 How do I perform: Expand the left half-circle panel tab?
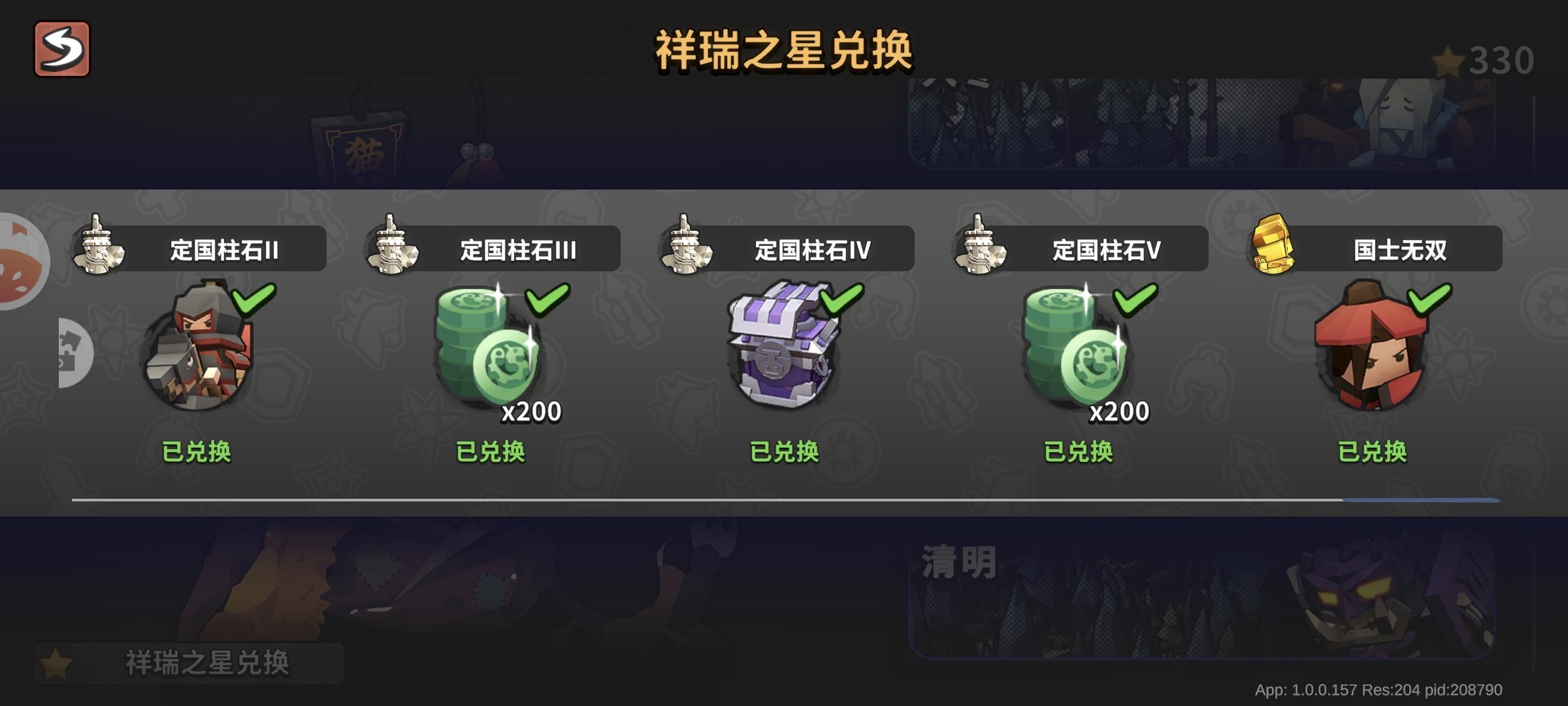[x=77, y=353]
